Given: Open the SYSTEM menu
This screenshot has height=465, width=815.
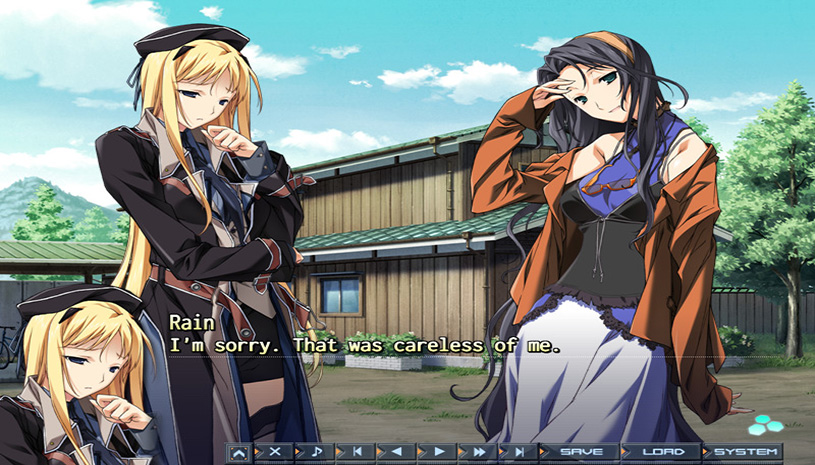Looking at the screenshot, I should click(745, 453).
